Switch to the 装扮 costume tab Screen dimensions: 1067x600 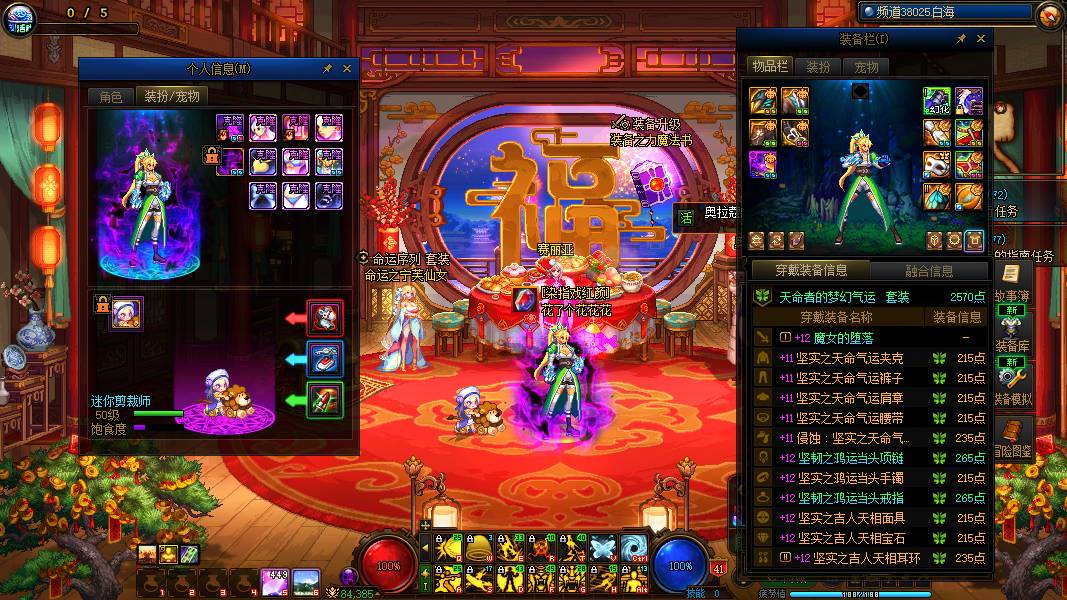[818, 67]
